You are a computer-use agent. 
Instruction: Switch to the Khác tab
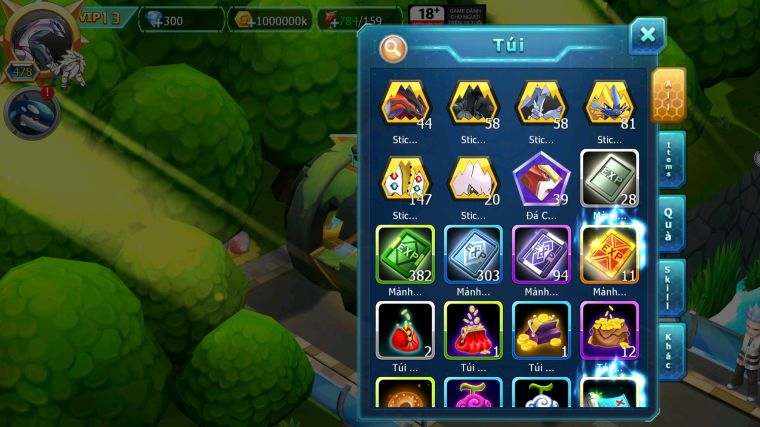coord(671,349)
